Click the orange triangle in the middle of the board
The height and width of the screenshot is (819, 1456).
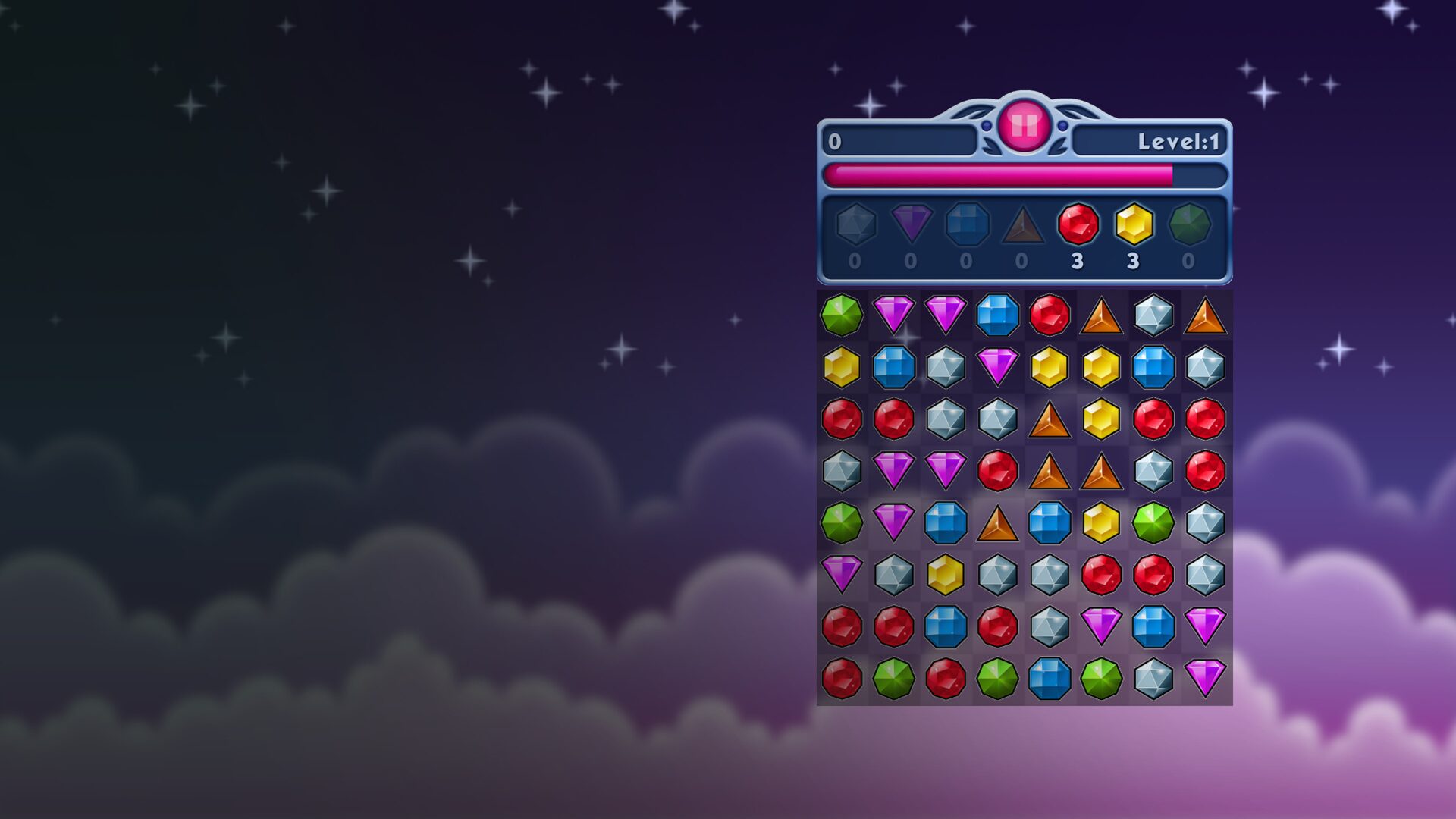996,522
